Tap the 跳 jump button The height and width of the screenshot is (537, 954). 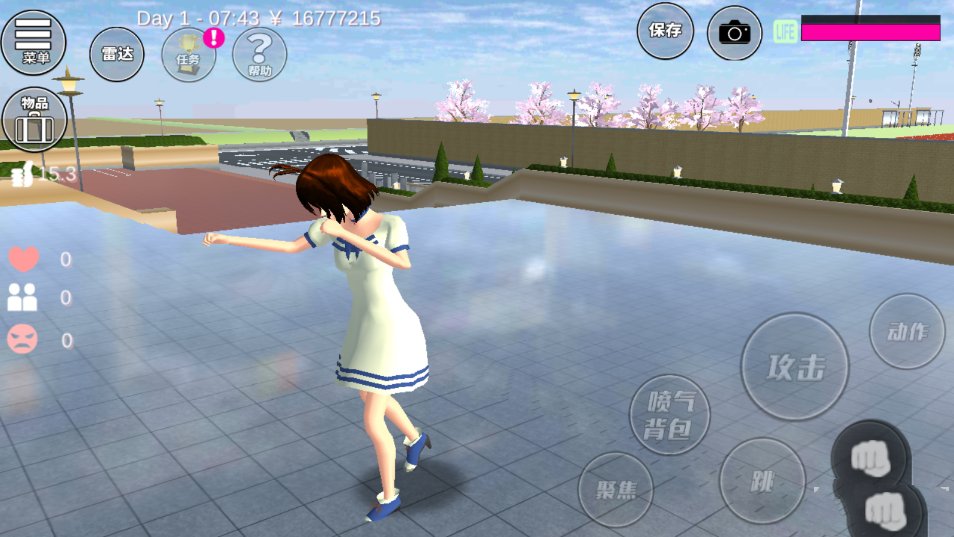[762, 481]
